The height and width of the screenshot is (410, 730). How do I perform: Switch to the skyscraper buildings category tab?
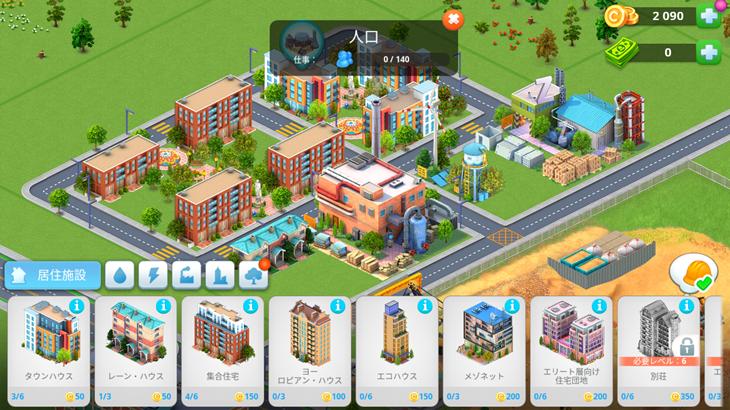tap(219, 275)
